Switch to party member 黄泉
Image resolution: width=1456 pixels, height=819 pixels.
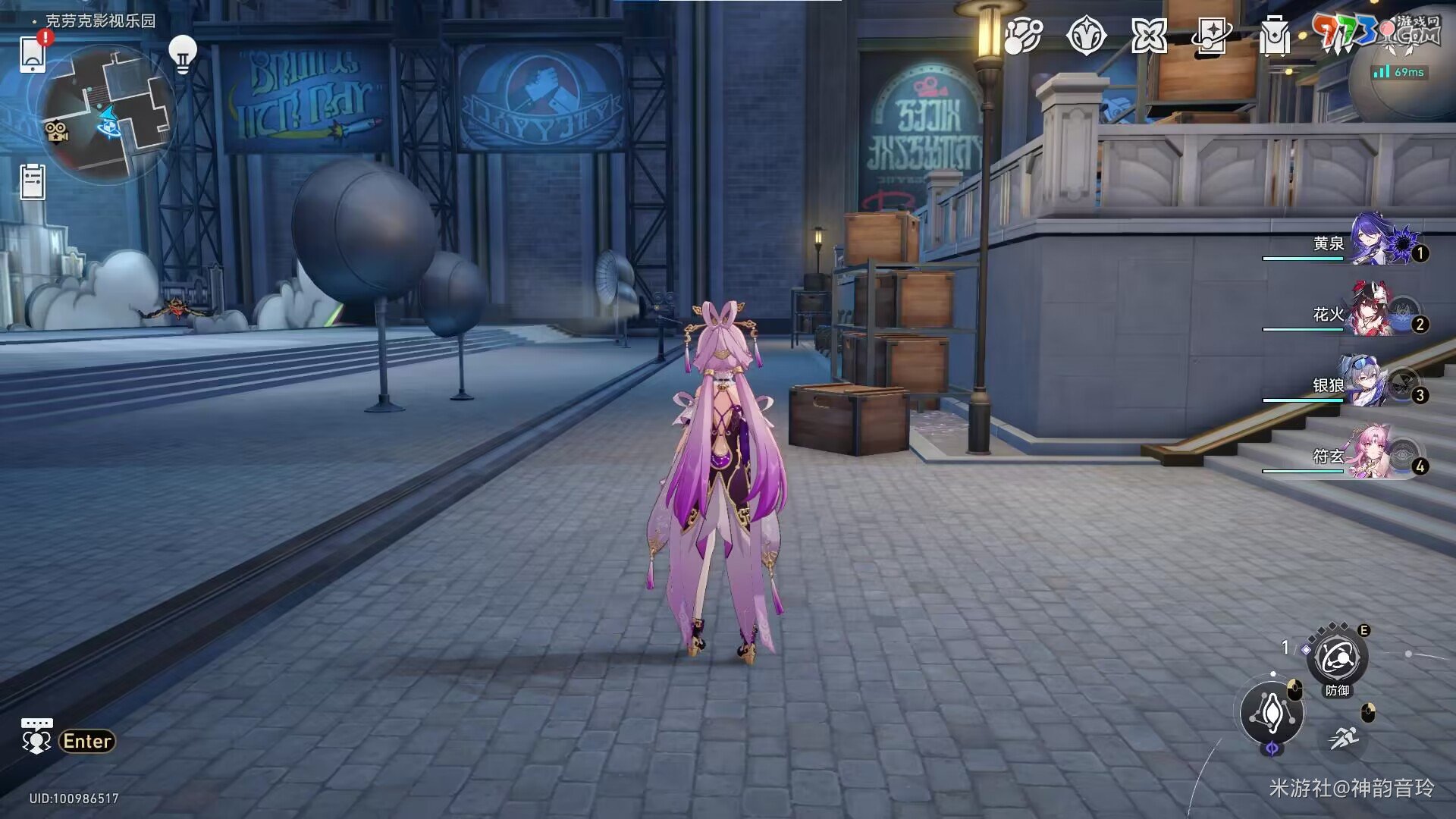point(1373,241)
